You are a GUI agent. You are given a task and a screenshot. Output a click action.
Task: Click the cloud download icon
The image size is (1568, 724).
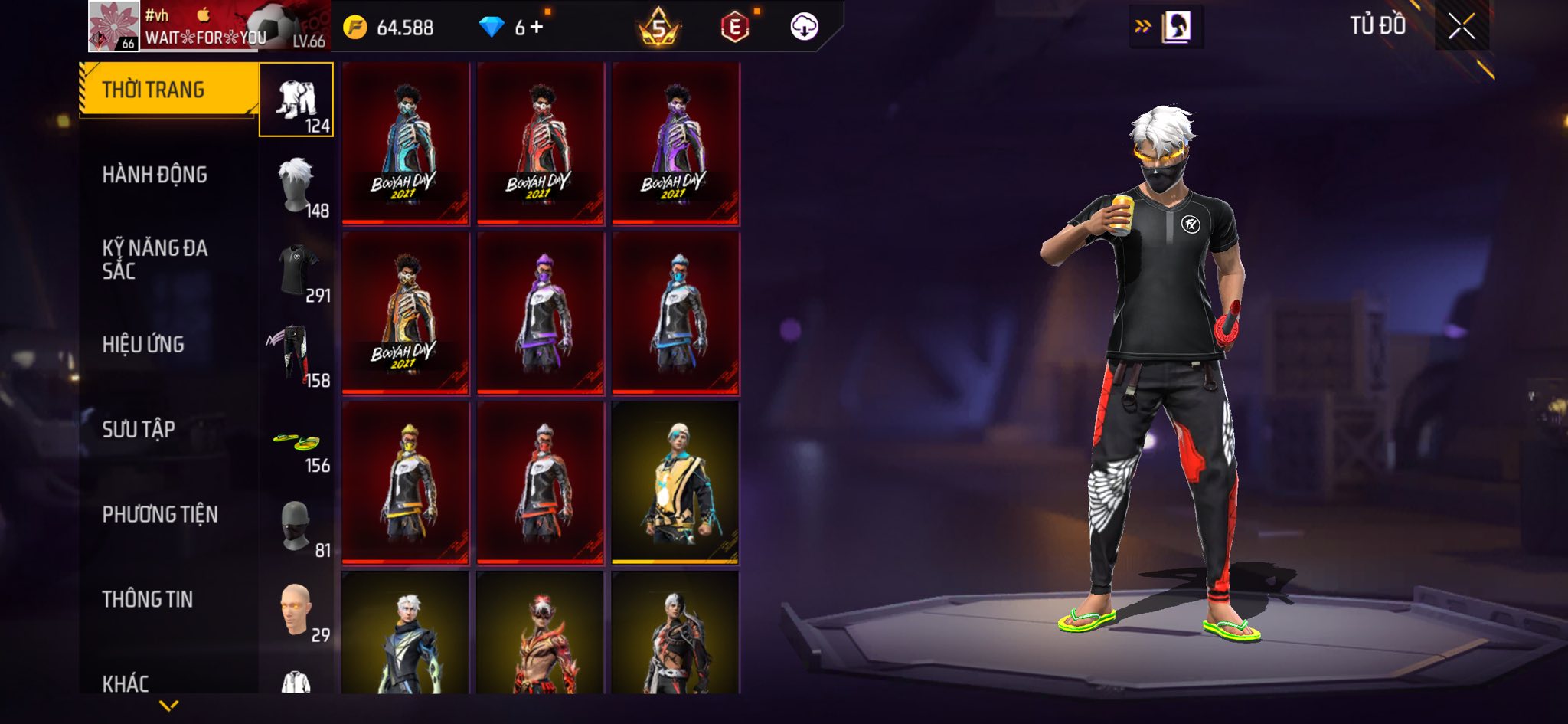804,28
